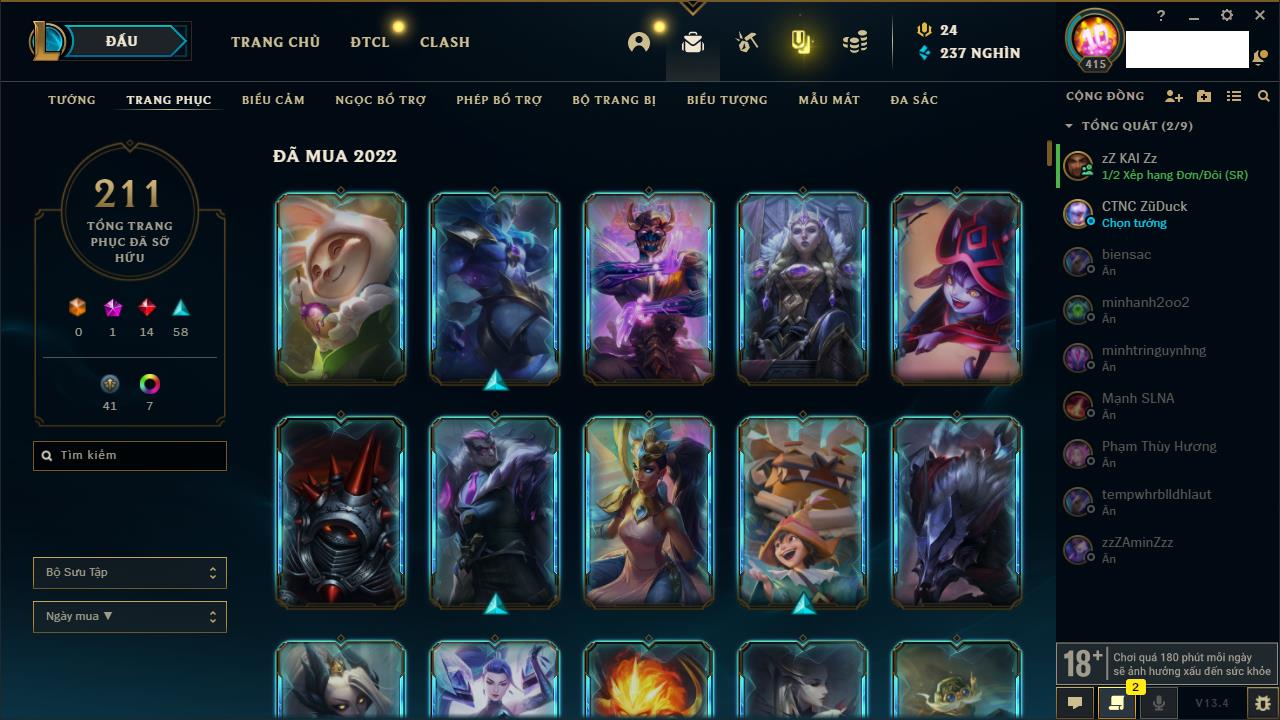Image resolution: width=1280 pixels, height=720 pixels.
Task: Open the TRANG CHỦ home page
Action: pyautogui.click(x=275, y=42)
